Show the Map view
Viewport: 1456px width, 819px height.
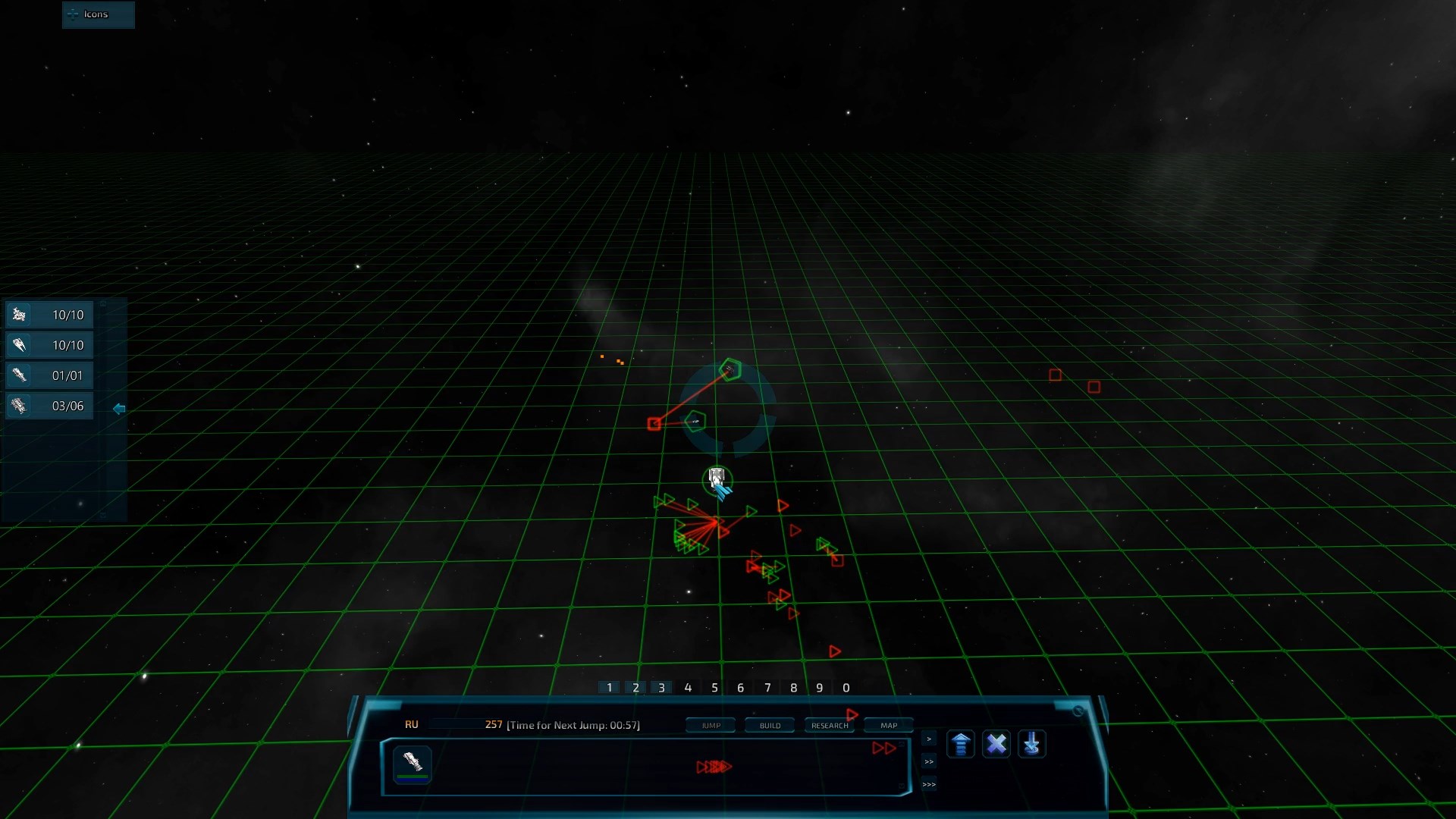889,726
